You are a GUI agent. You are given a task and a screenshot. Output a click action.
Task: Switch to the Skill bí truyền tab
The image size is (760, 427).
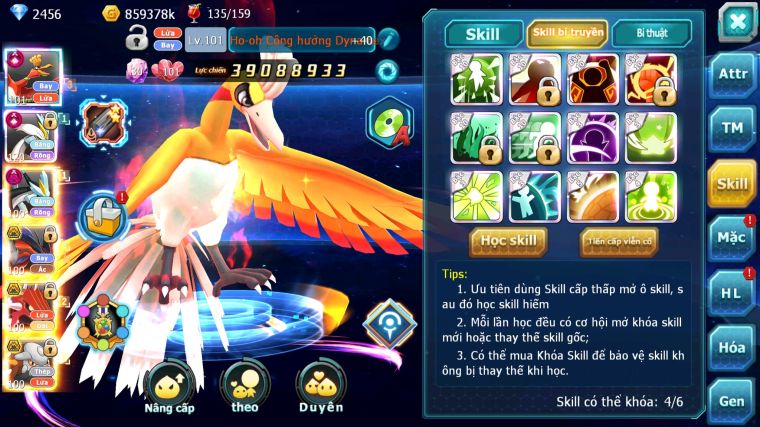pos(567,33)
